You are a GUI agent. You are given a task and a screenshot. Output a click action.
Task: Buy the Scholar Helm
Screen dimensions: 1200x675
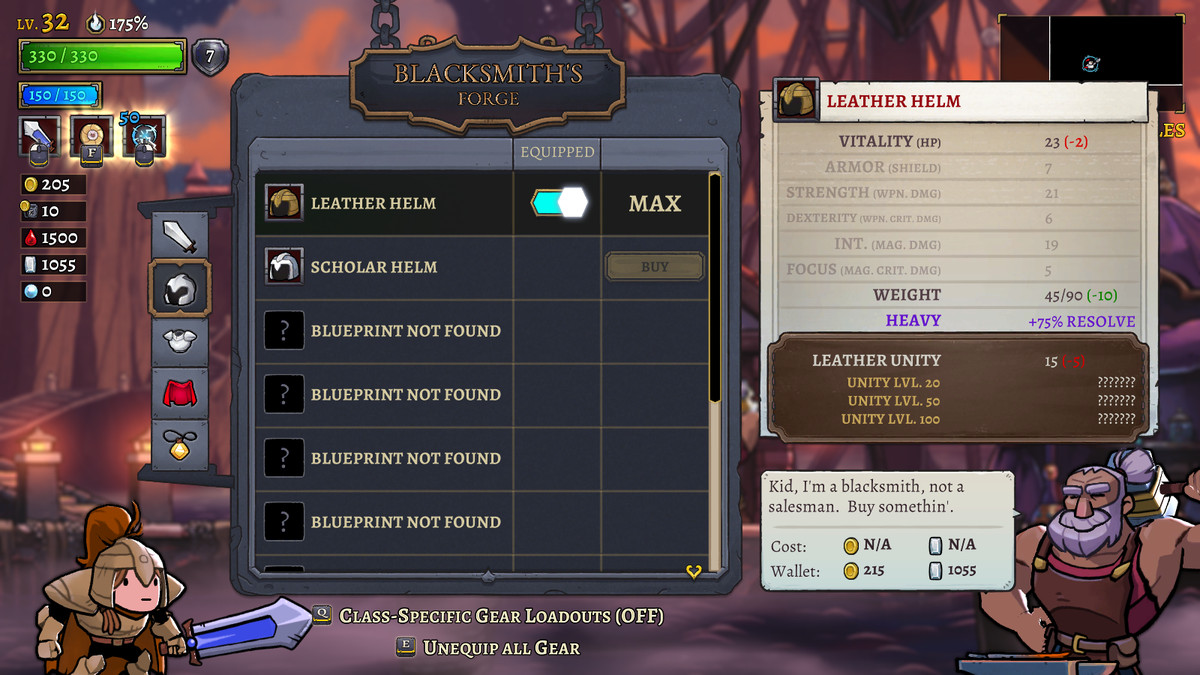(x=655, y=267)
